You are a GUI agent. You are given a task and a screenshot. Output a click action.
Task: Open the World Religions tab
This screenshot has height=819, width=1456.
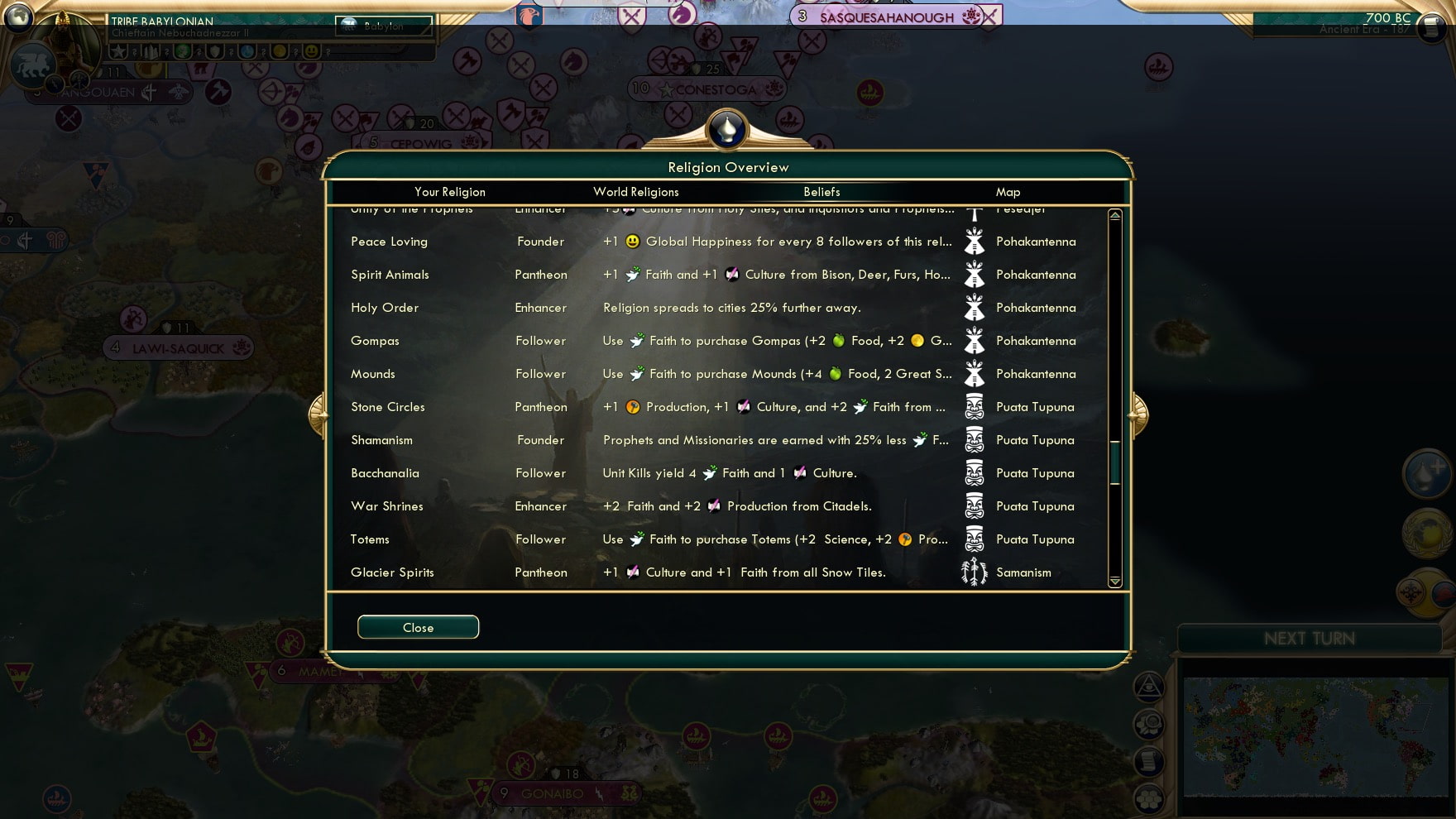click(x=635, y=192)
